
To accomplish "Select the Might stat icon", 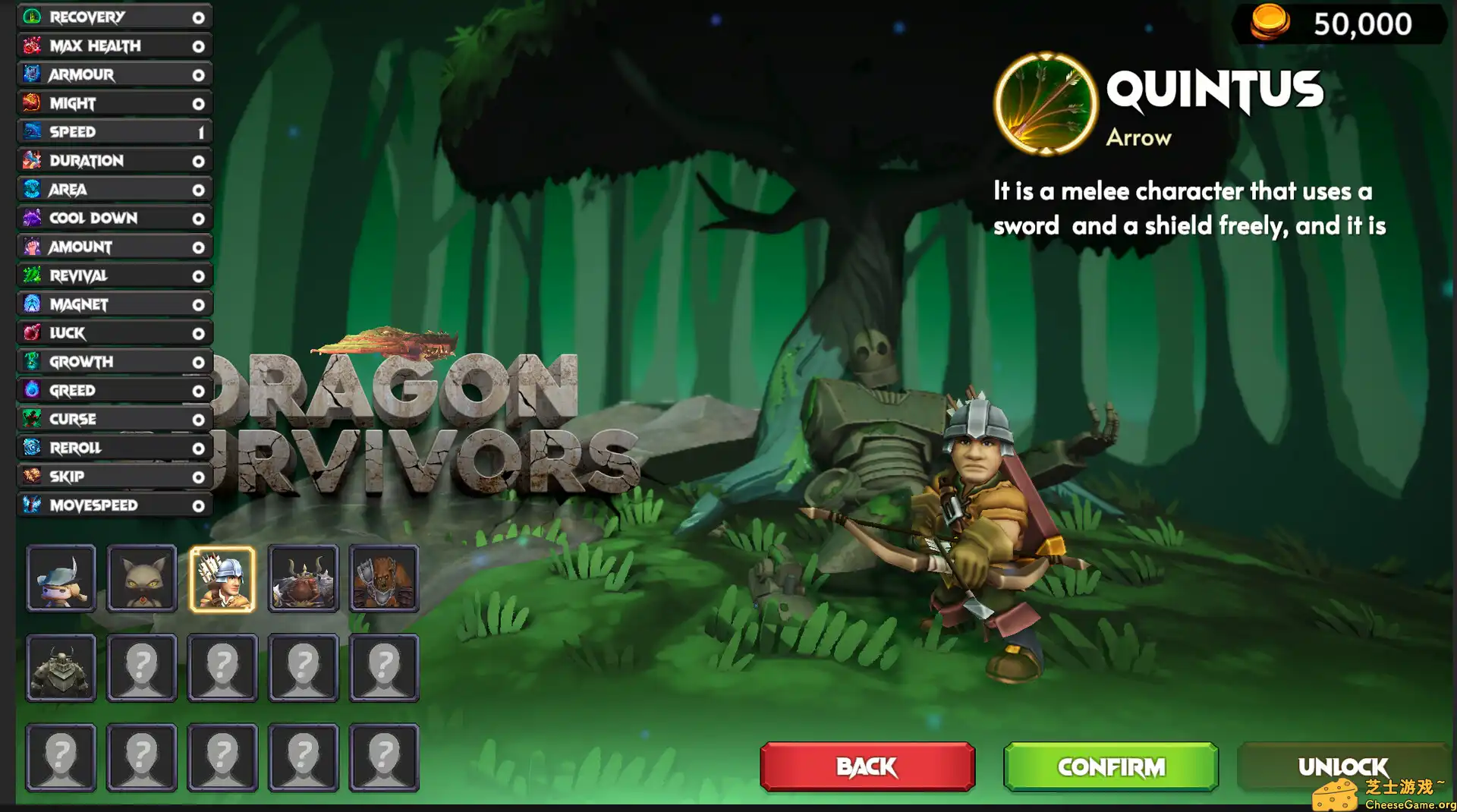I will [30, 103].
